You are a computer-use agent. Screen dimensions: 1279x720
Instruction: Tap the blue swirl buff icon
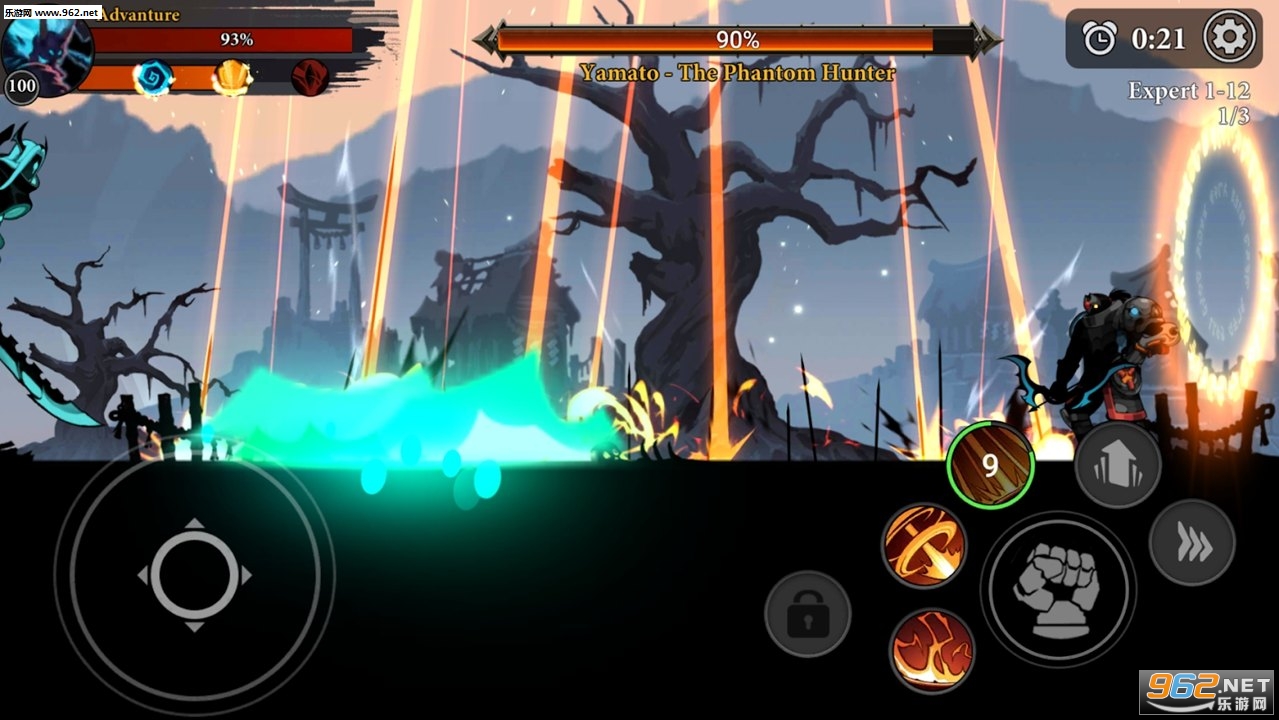(153, 77)
